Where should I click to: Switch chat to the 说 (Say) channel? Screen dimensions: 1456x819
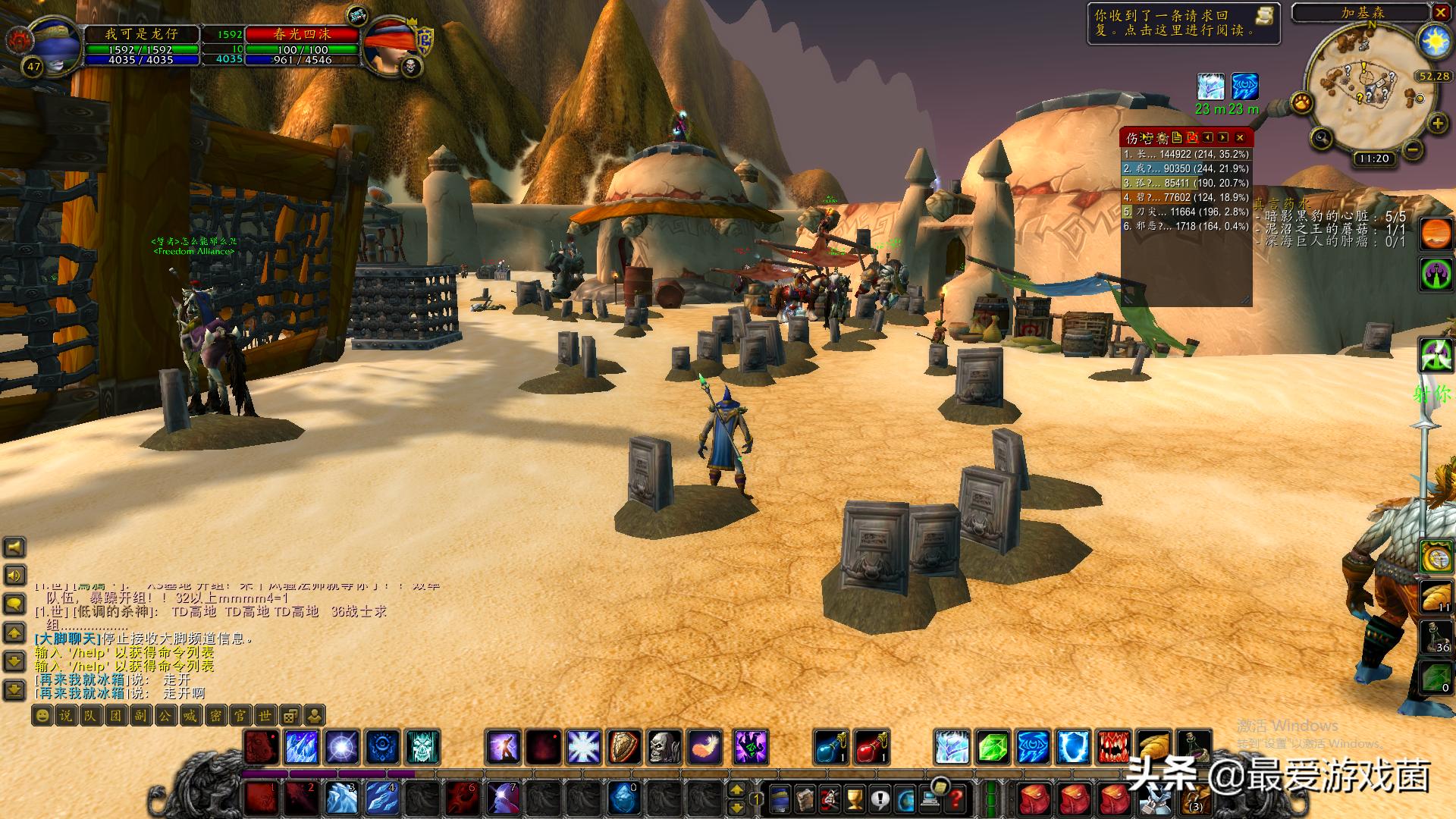(x=66, y=715)
